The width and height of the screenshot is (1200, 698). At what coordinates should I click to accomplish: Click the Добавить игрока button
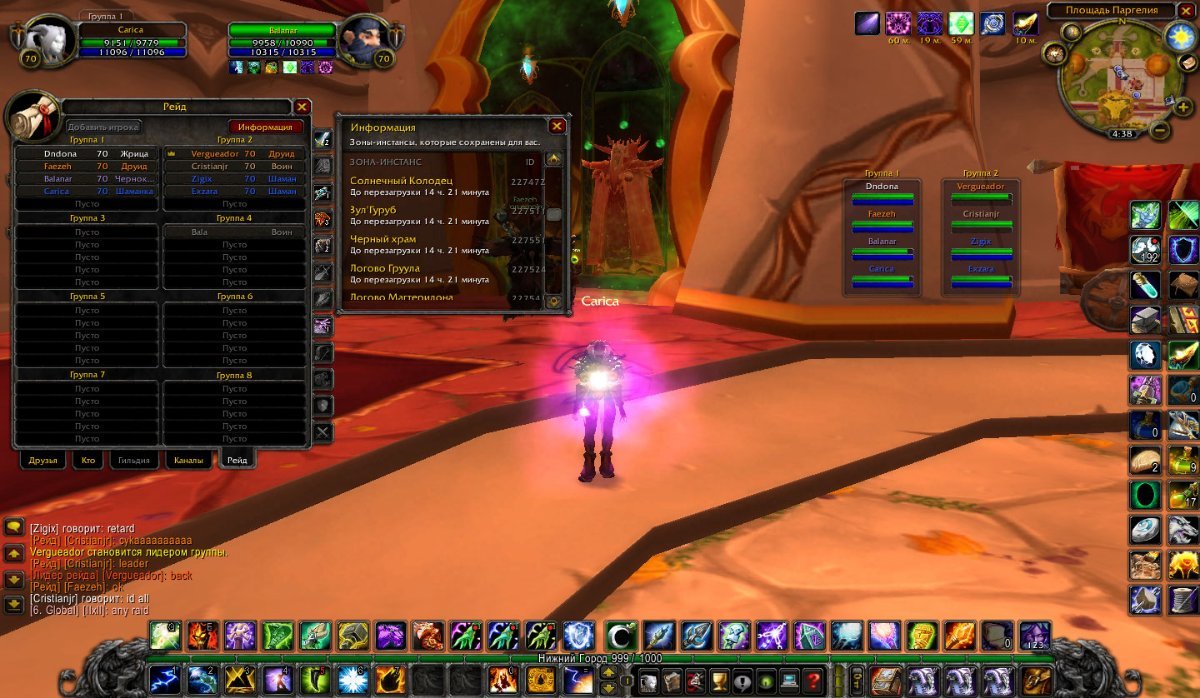(x=103, y=127)
